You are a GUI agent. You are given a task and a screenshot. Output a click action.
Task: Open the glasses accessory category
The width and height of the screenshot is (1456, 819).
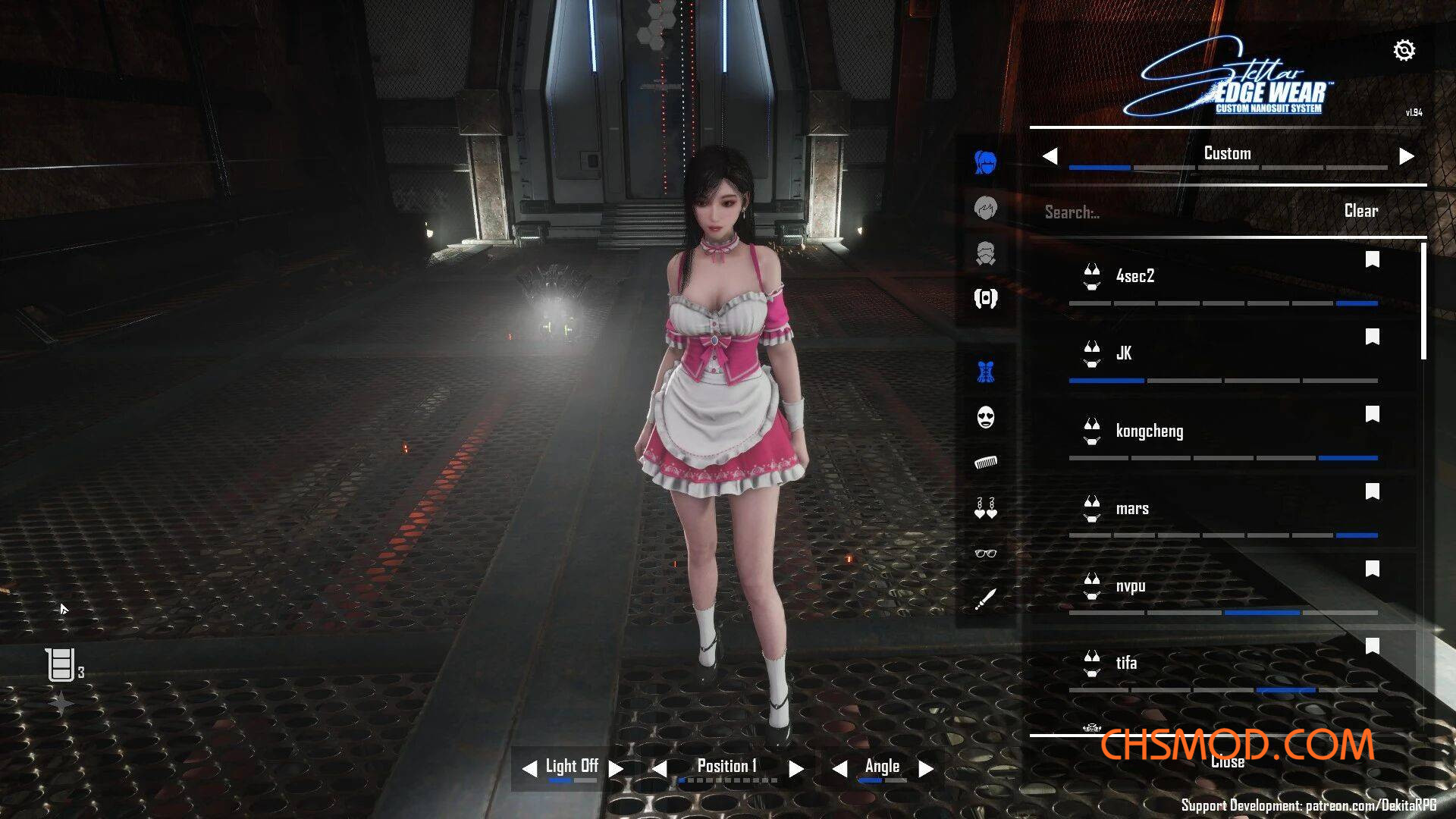985,554
